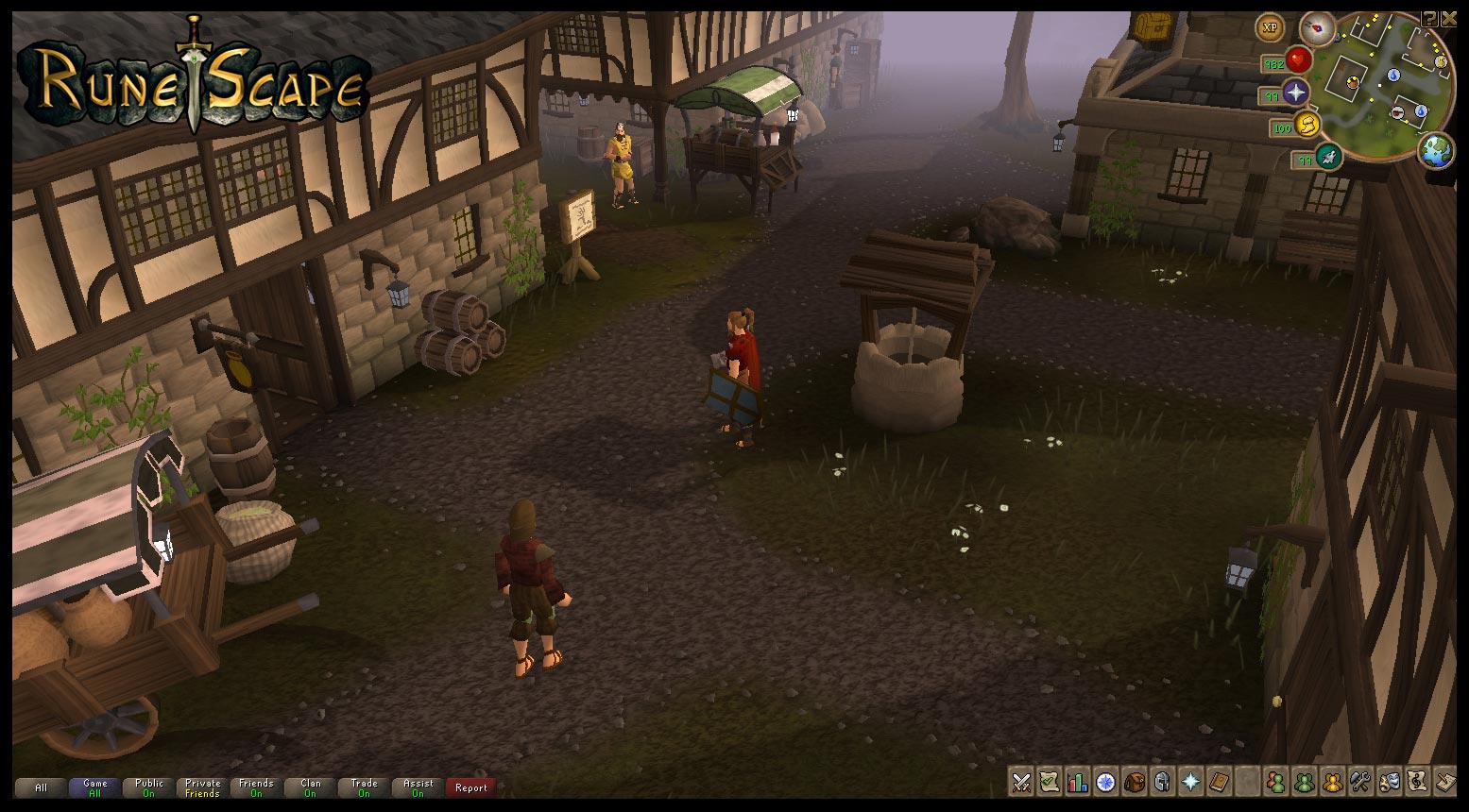Open the brown spellbook tab
1469x812 pixels.
(x=1220, y=782)
